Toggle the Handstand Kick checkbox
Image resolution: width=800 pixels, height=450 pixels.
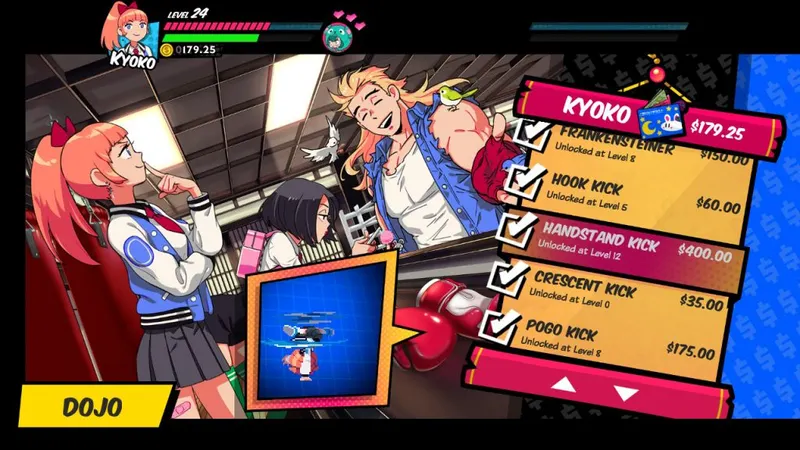coord(514,231)
